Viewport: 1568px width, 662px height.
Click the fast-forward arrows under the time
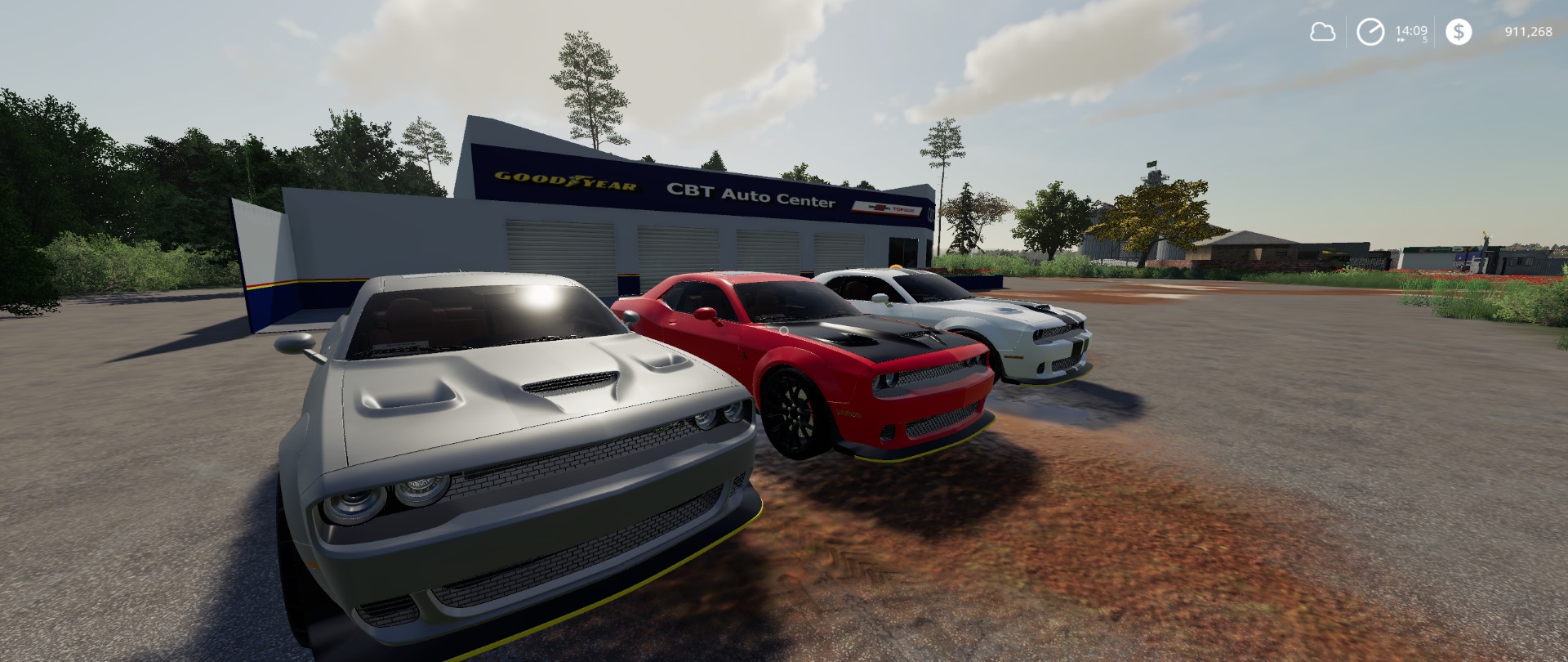pyautogui.click(x=1401, y=39)
